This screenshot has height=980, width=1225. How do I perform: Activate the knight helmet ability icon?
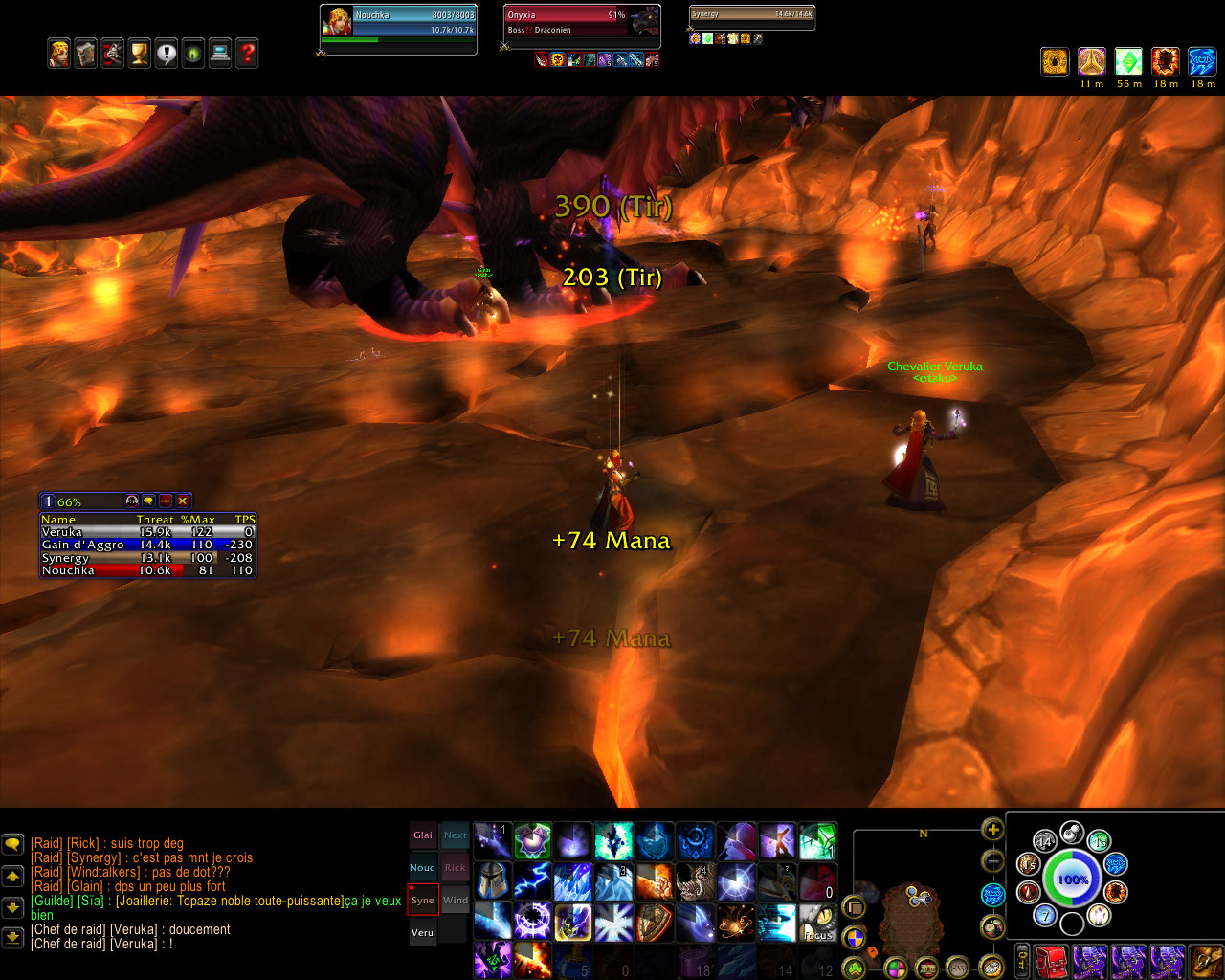(493, 881)
